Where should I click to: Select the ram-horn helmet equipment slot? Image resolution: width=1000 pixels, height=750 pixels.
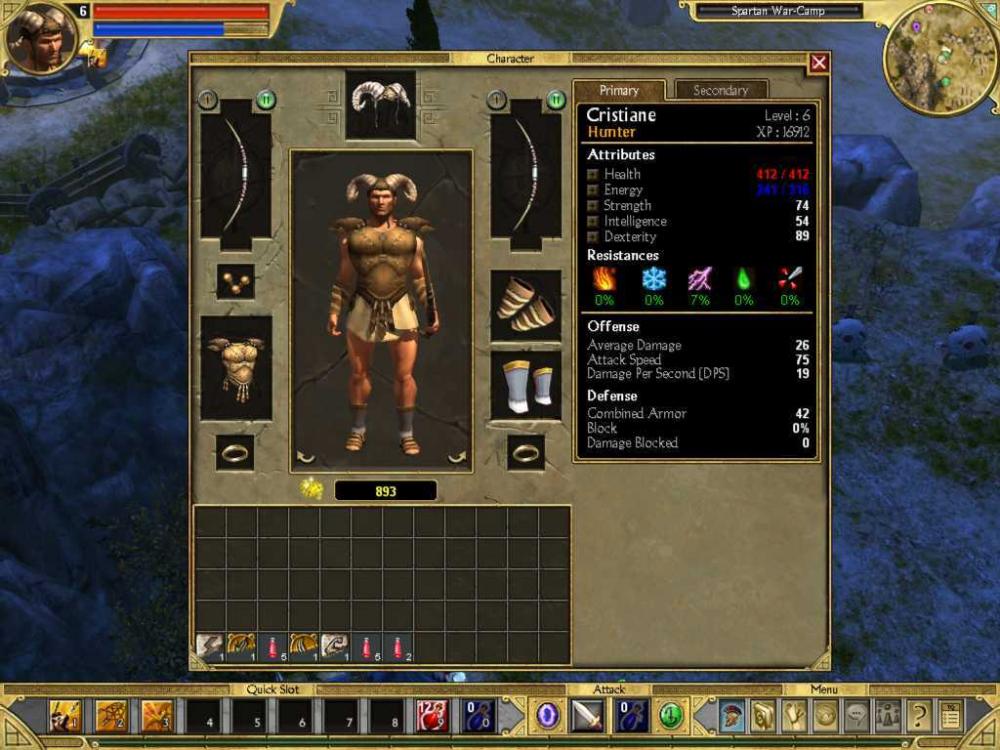point(380,104)
